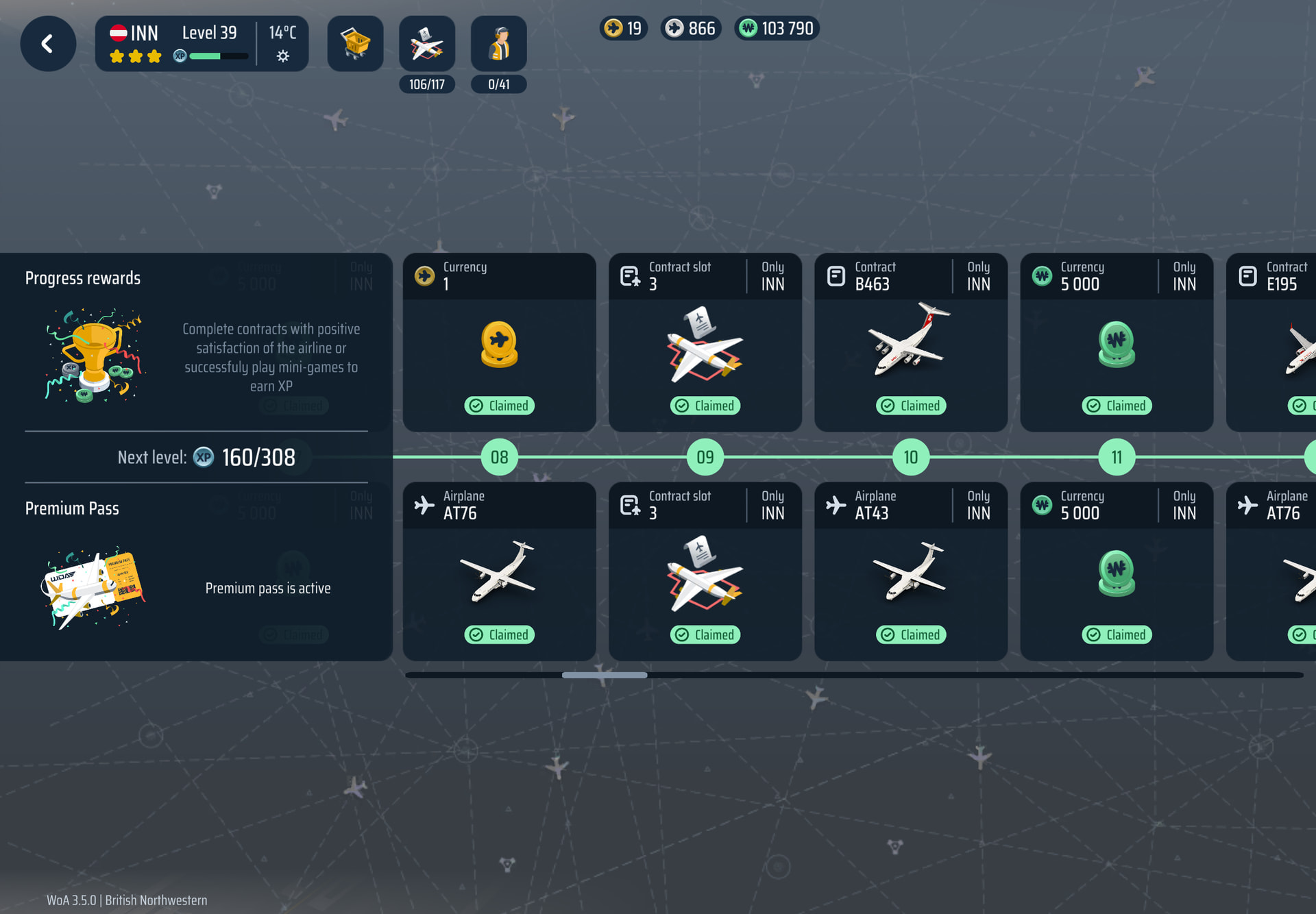Select the level 08 Currency 1 reward card
Screen dimensions: 1316x914
tap(499, 342)
